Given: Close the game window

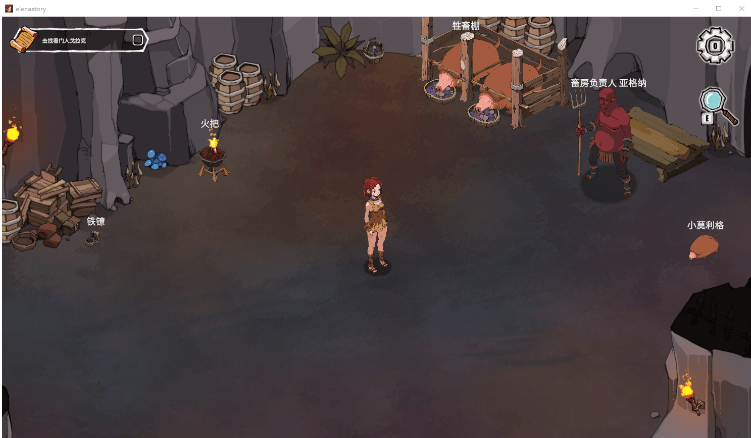Looking at the screenshot, I should click(740, 8).
